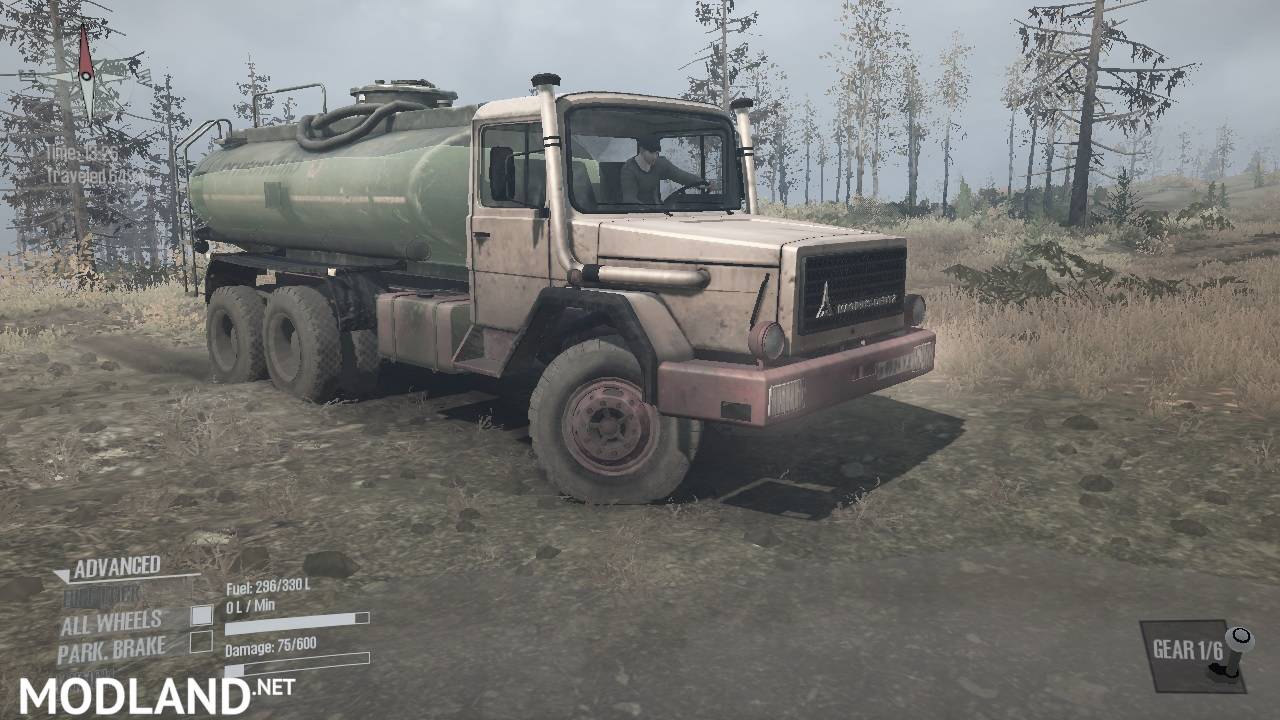Click the Fuel 296/330 L level bar

[x=295, y=625]
